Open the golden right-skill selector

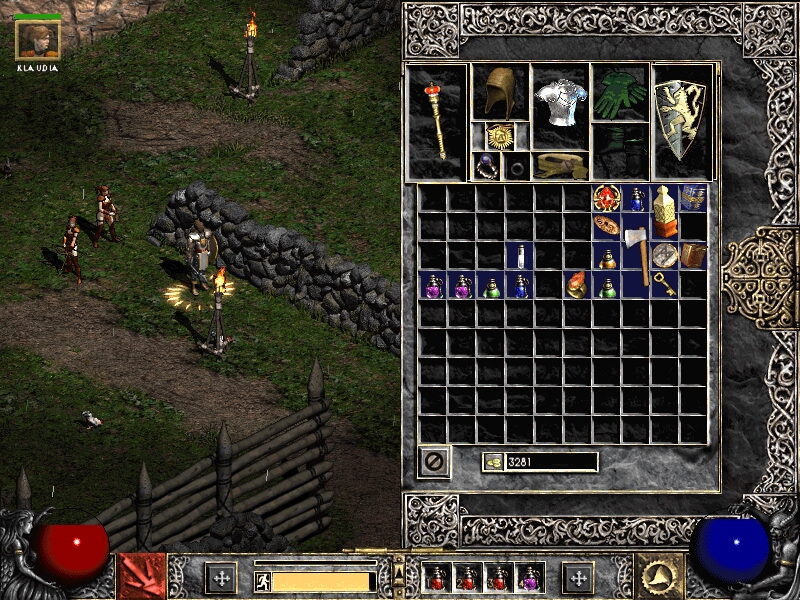661,577
